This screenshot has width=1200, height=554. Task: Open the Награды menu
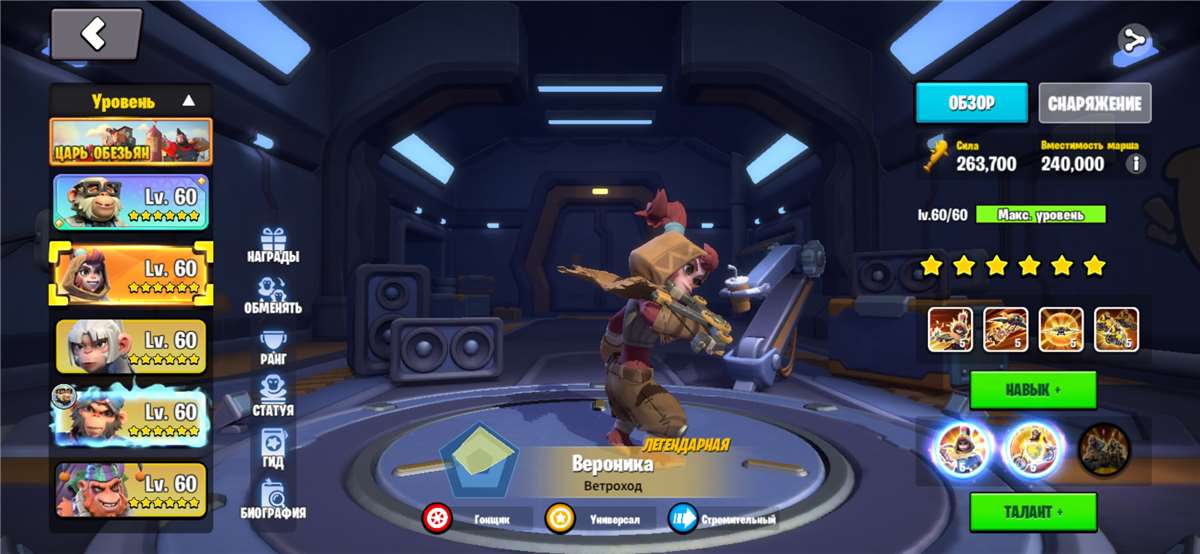click(x=273, y=245)
